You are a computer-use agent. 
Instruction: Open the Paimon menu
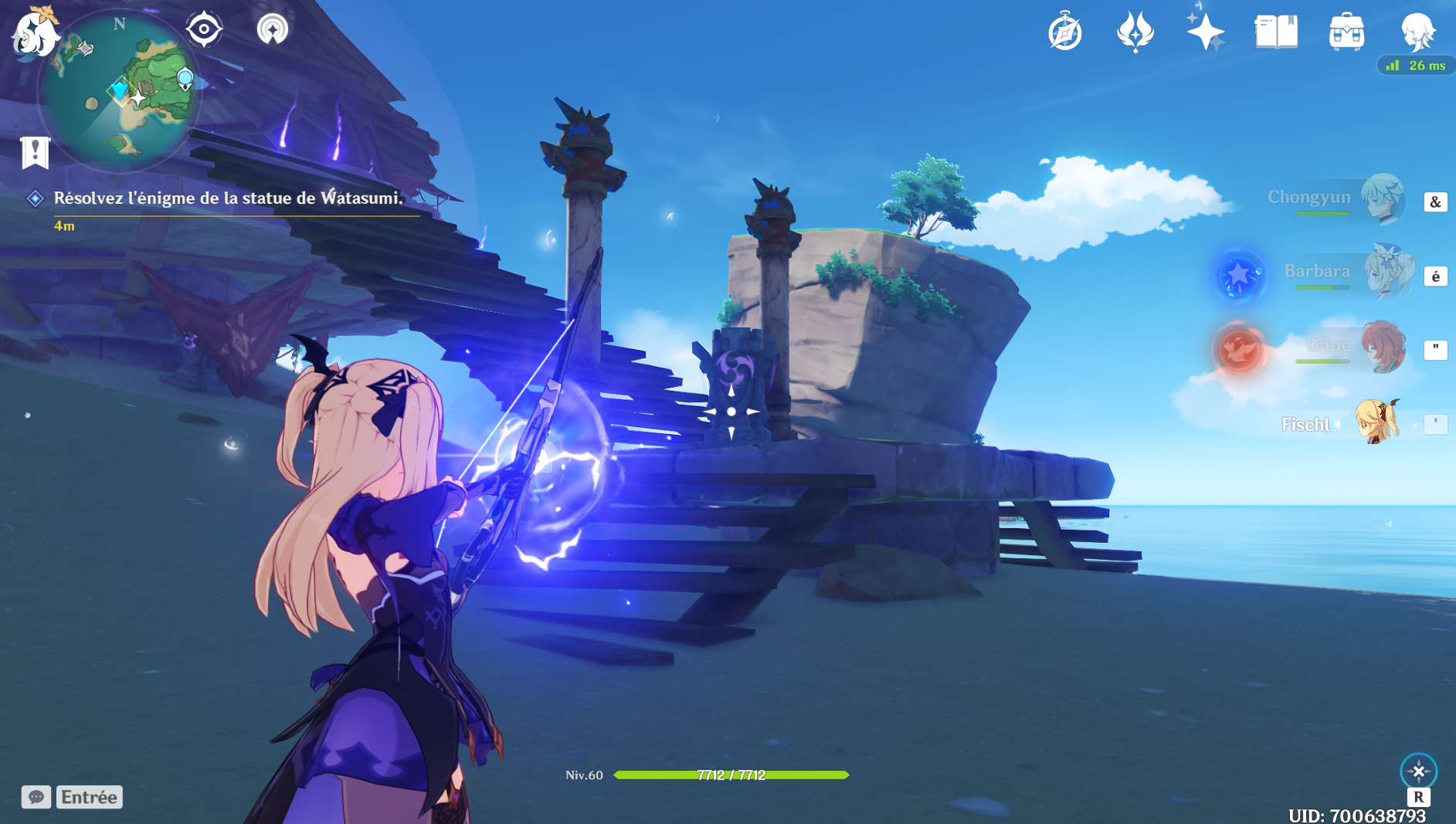tap(35, 32)
